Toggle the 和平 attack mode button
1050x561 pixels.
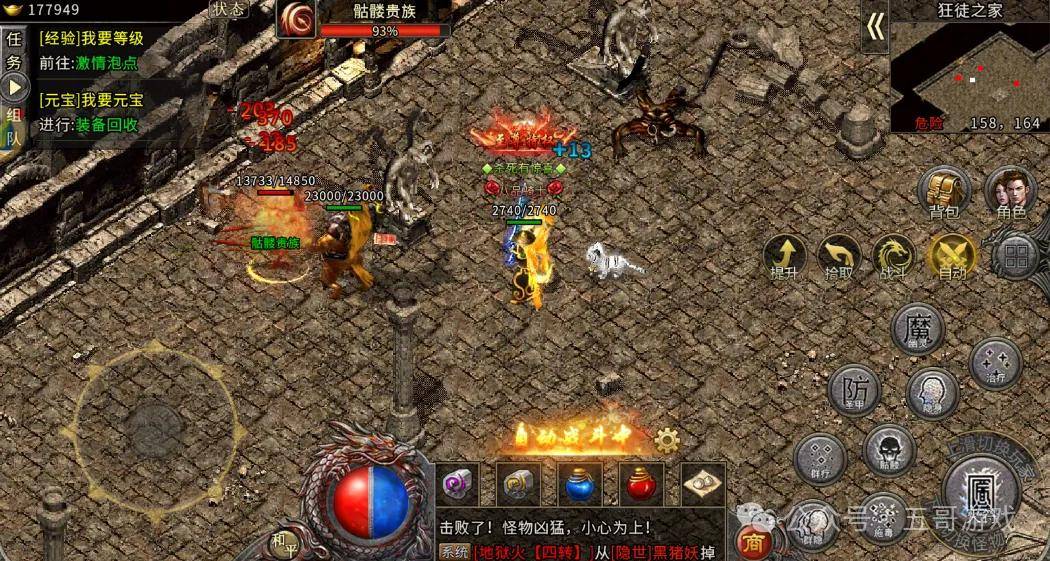point(284,543)
